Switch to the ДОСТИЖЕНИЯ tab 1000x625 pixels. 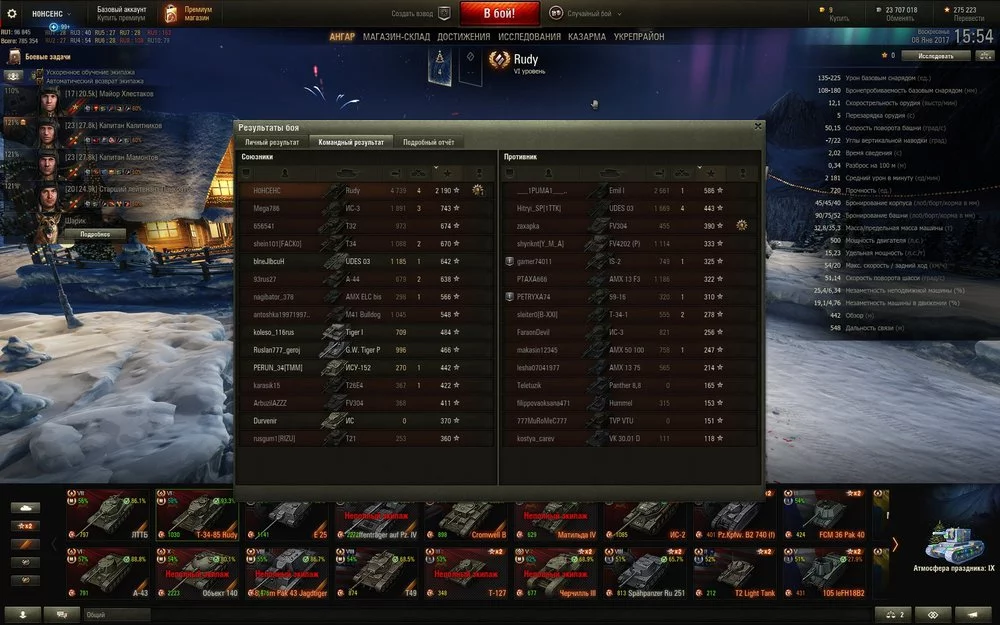point(463,37)
